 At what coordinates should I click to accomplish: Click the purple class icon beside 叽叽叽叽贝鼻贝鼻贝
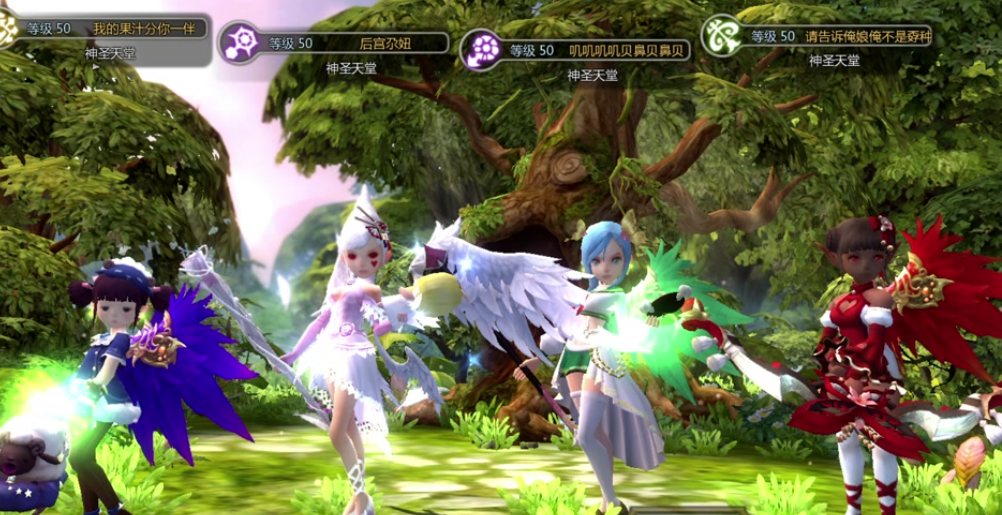click(x=482, y=49)
